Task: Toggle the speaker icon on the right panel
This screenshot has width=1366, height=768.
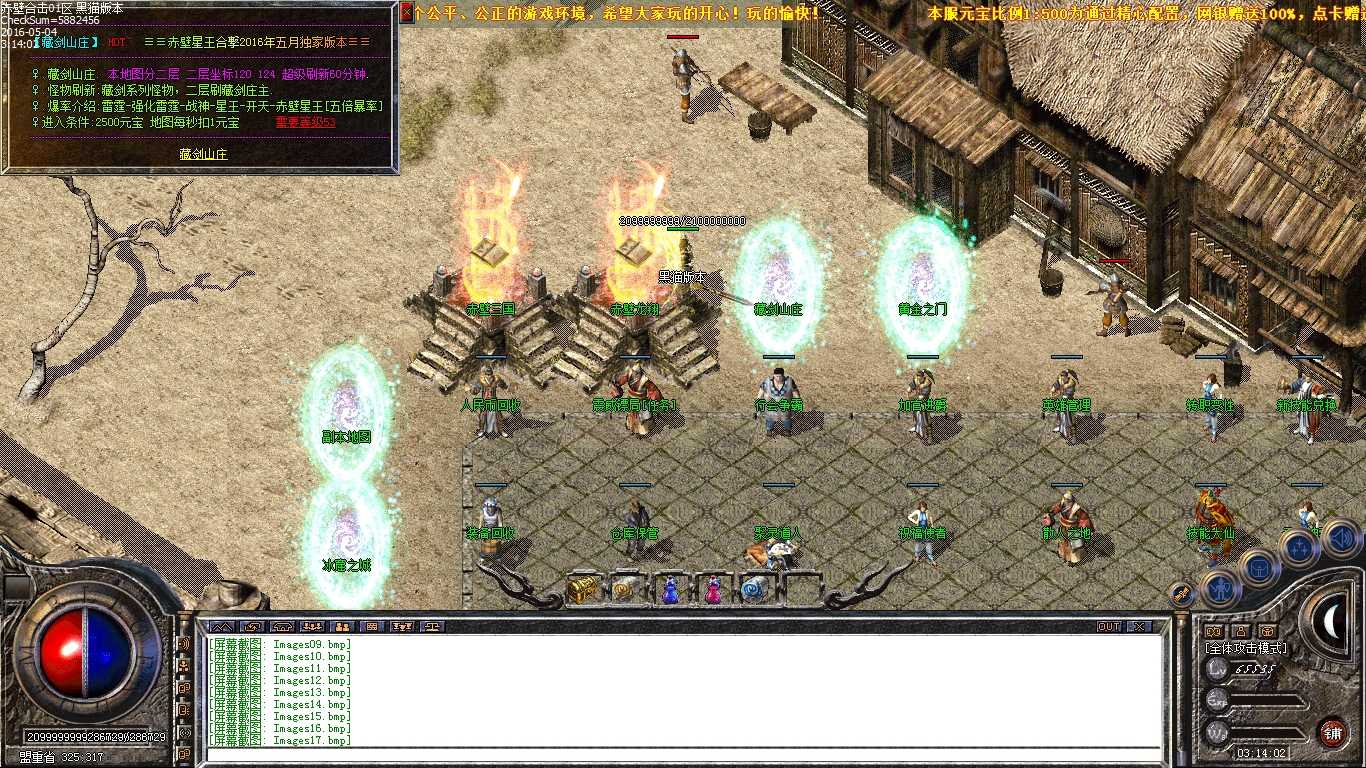Action: point(1341,538)
